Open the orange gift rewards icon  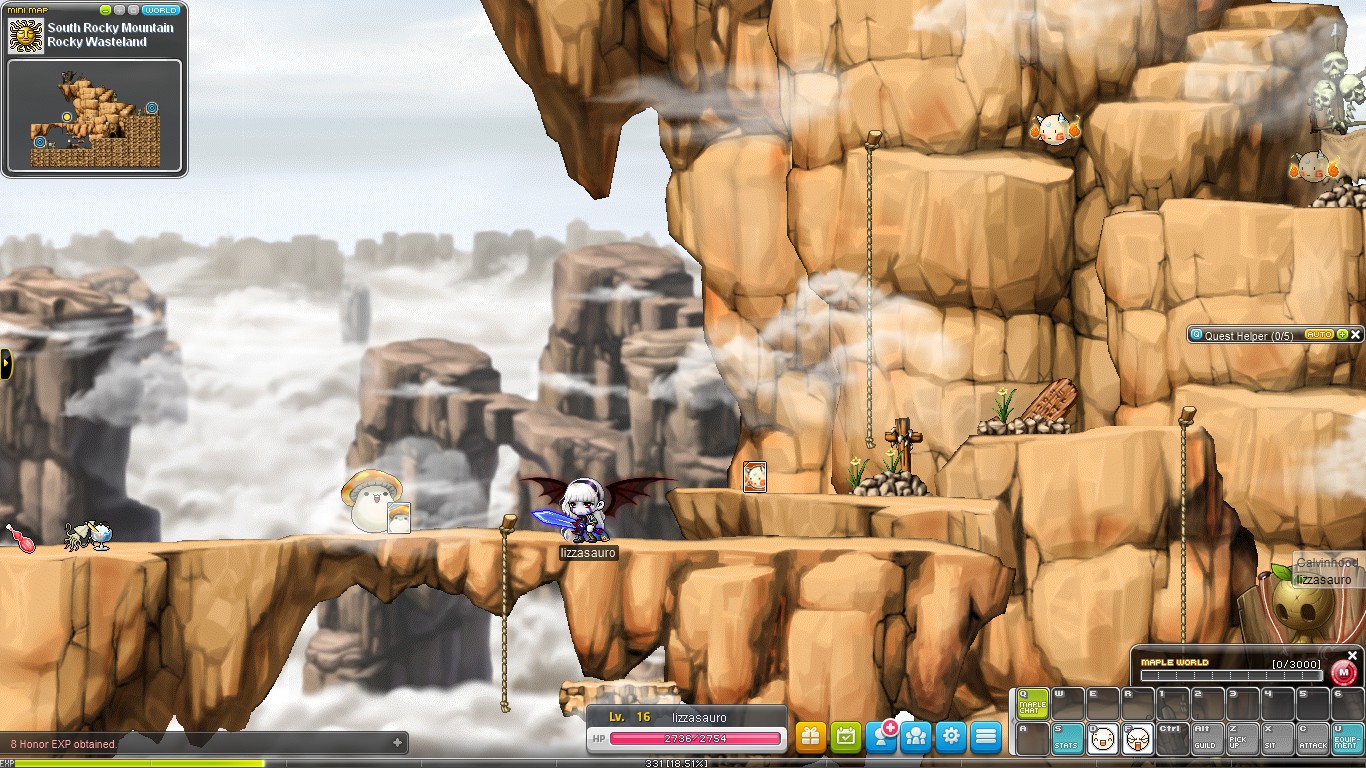(810, 736)
